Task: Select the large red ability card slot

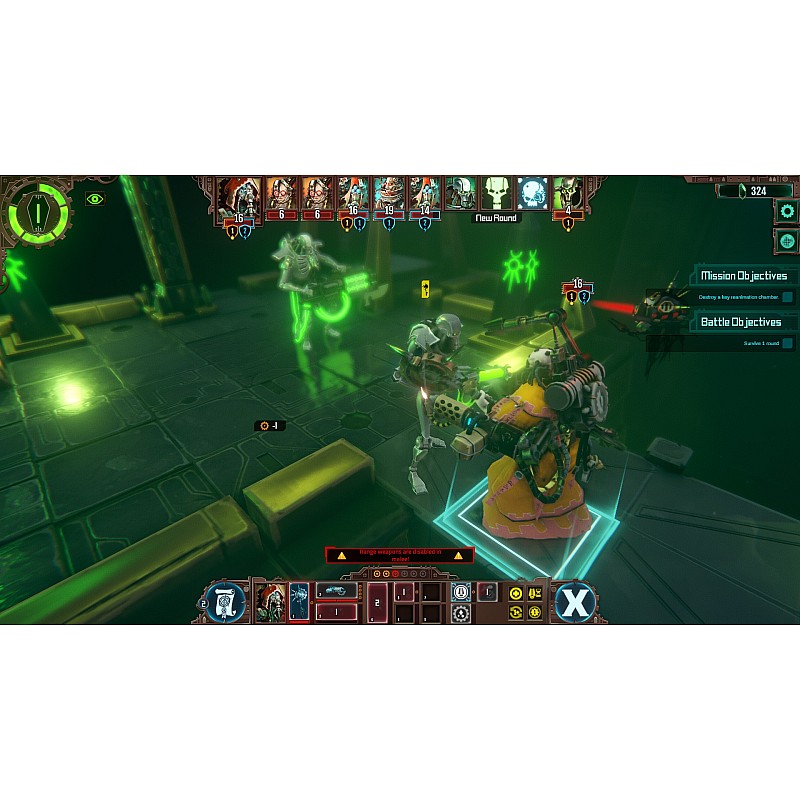Action: [x=377, y=602]
